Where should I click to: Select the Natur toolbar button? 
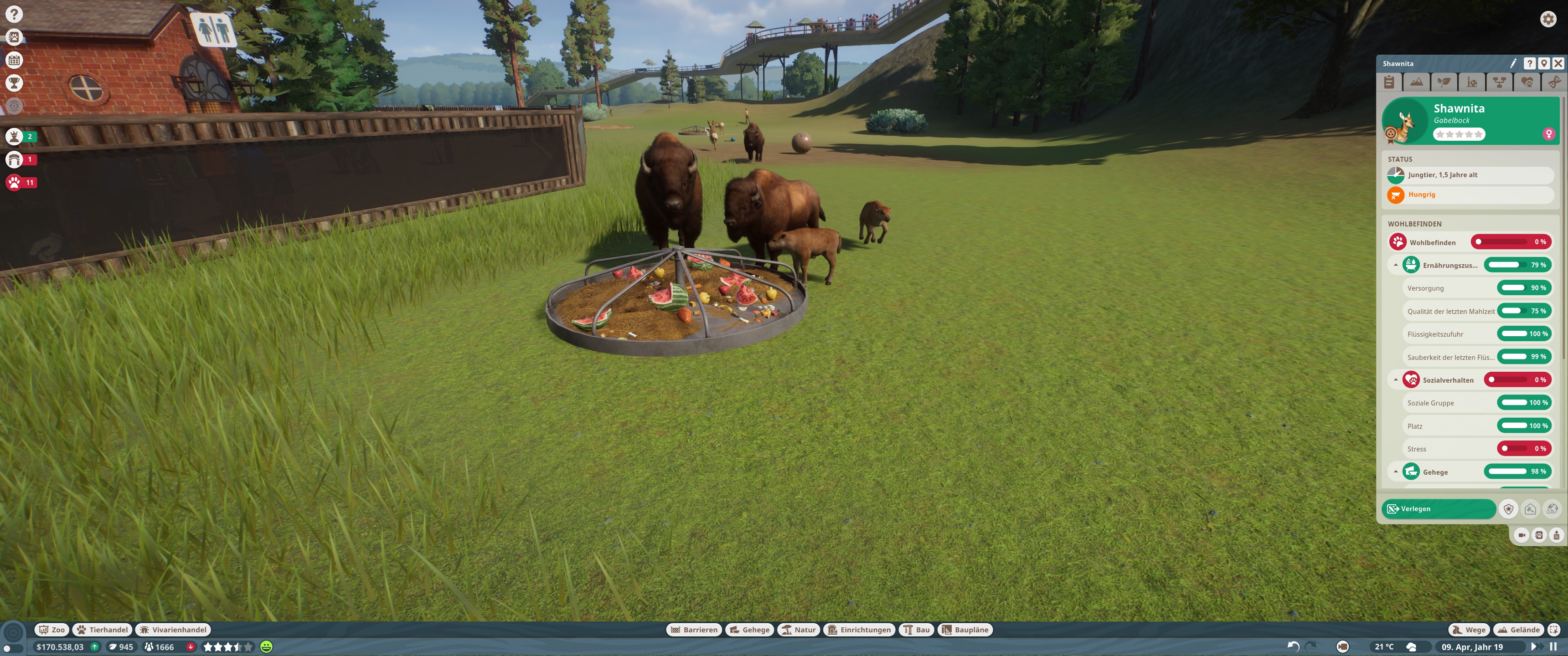point(799,630)
